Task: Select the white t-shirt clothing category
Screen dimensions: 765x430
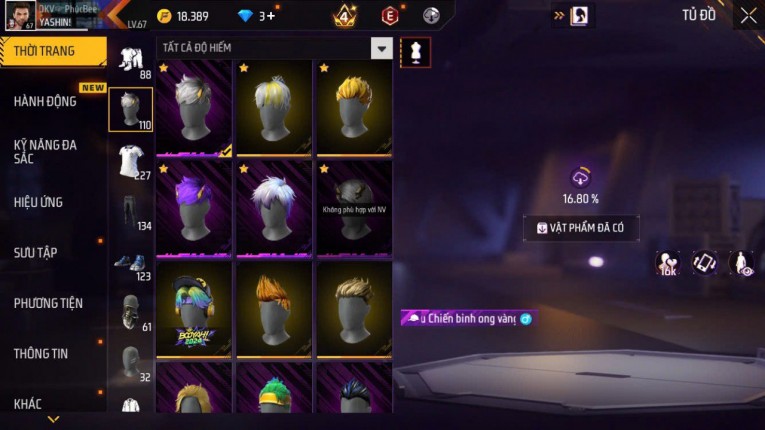Action: (130, 160)
